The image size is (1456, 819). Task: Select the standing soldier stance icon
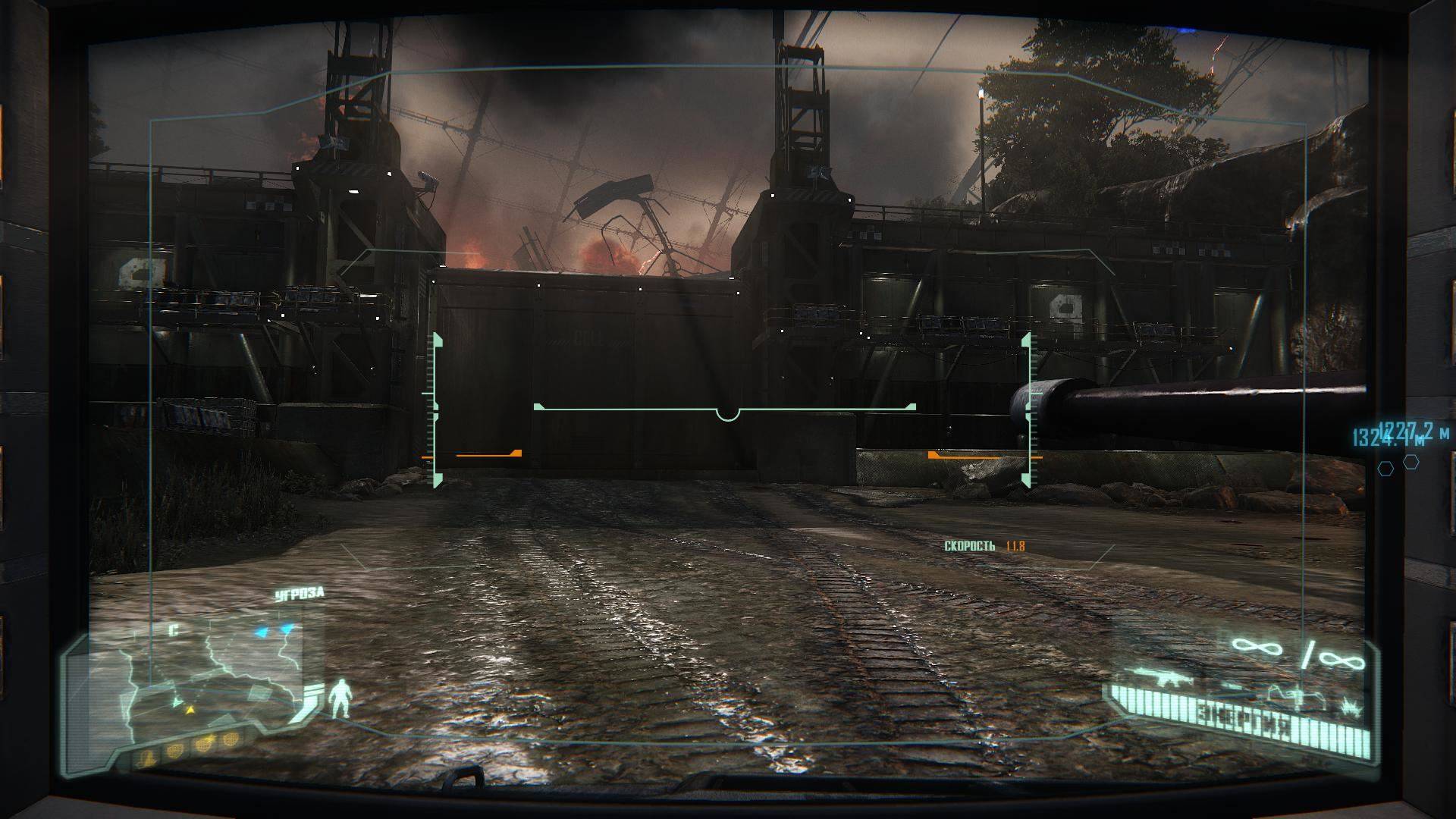click(x=340, y=698)
